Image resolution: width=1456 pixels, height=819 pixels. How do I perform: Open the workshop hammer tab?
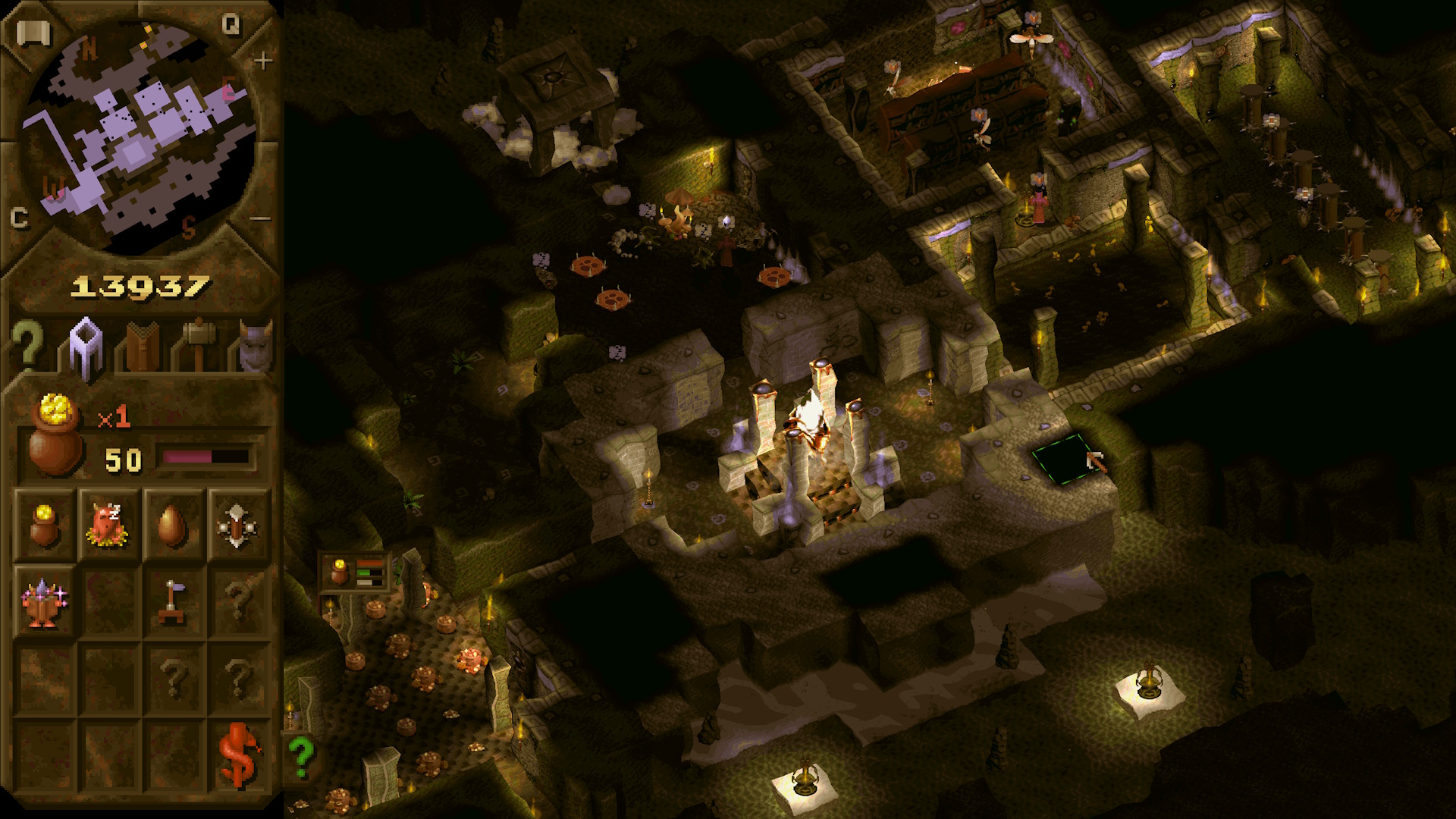pos(199,345)
